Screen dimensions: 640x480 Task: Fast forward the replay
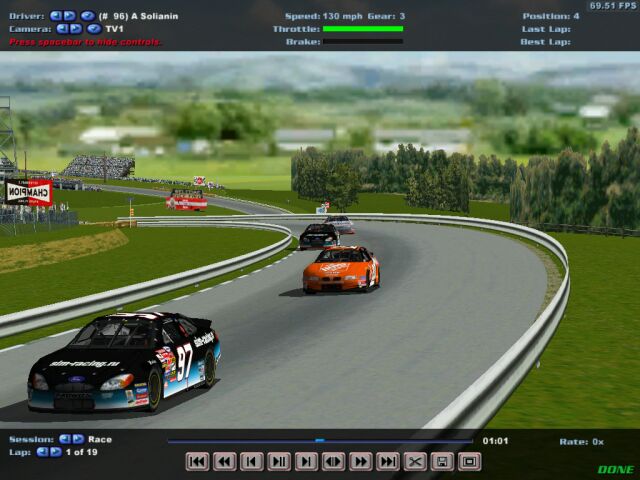[361, 461]
